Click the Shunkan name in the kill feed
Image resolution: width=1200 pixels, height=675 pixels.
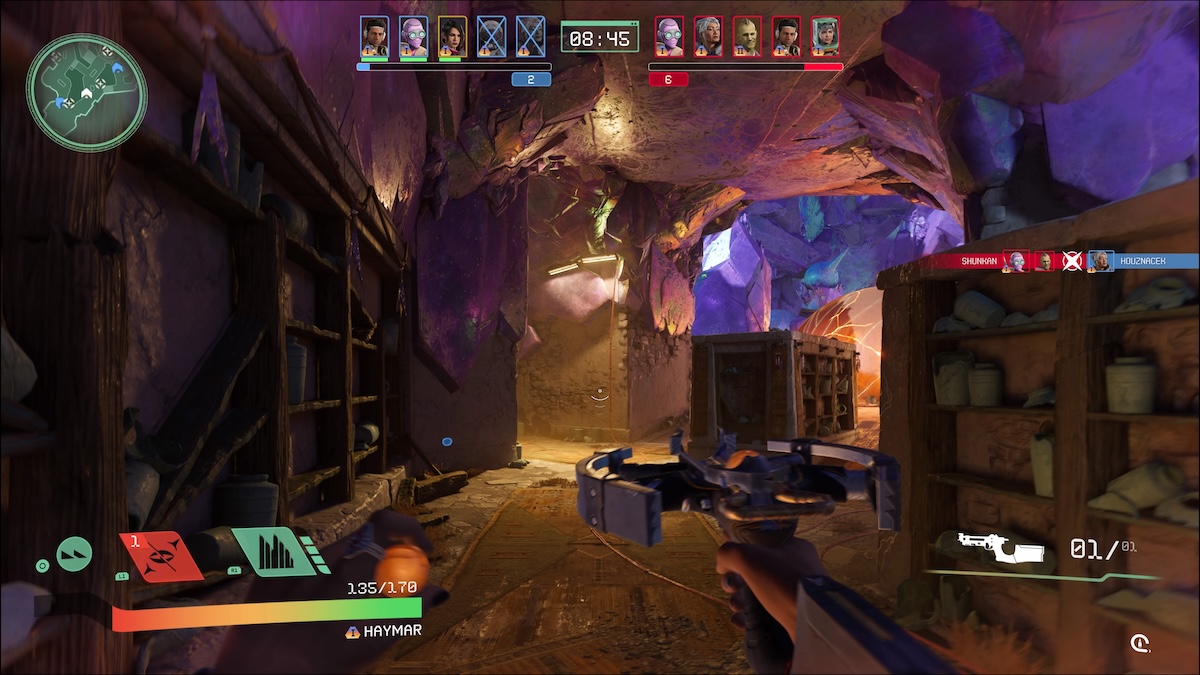[977, 261]
